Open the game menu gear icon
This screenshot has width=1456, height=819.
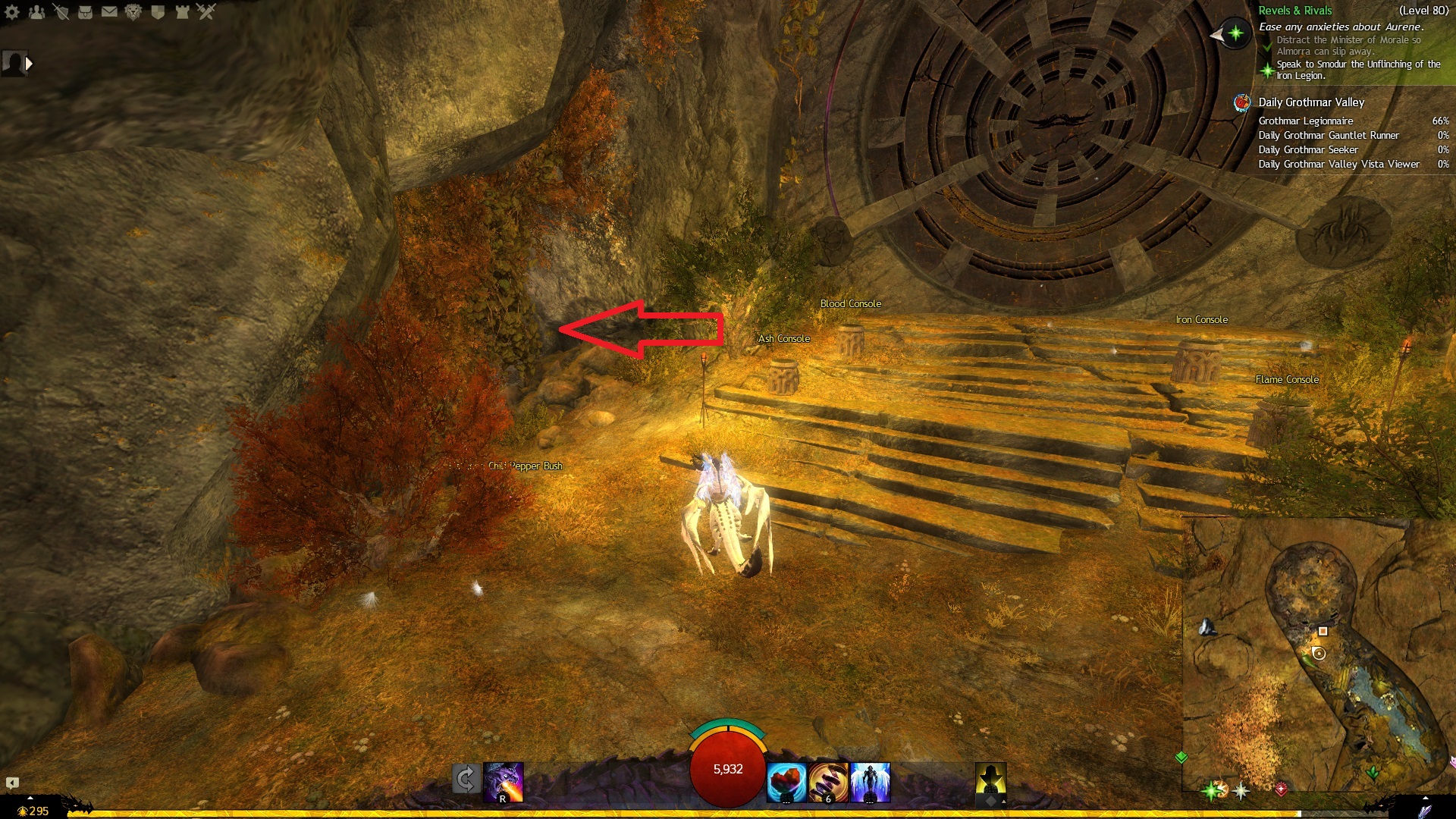[12, 12]
